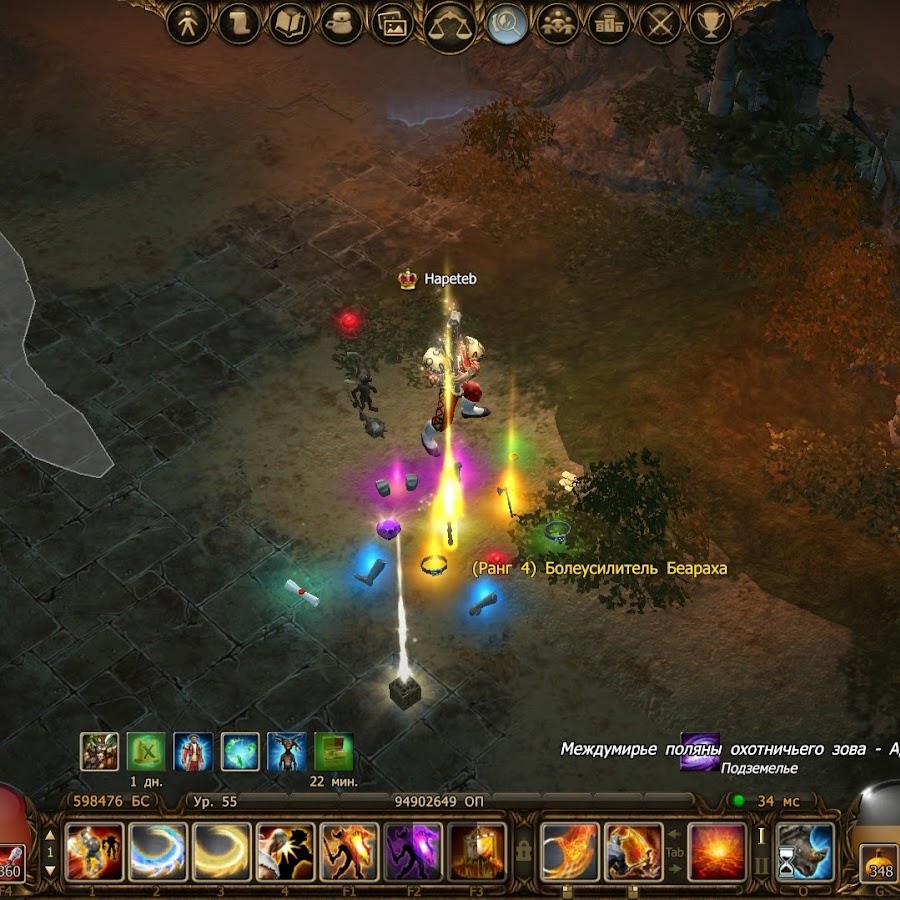Use the golden whirlwind slash skill
Viewport: 900px width, 900px height.
[222, 851]
